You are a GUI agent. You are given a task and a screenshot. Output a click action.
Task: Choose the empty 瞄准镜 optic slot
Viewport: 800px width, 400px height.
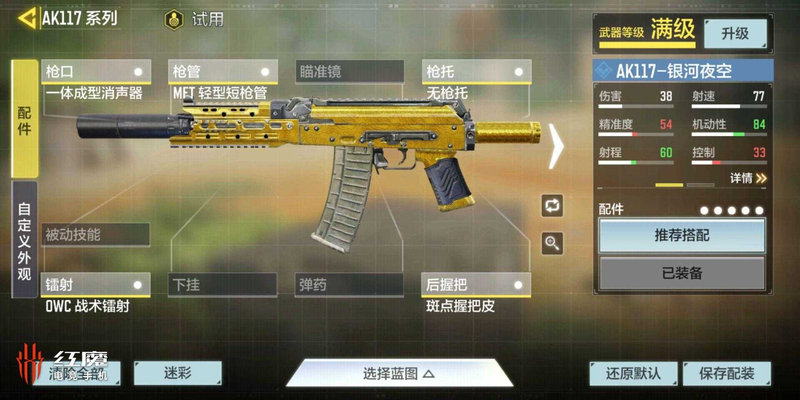coord(349,72)
